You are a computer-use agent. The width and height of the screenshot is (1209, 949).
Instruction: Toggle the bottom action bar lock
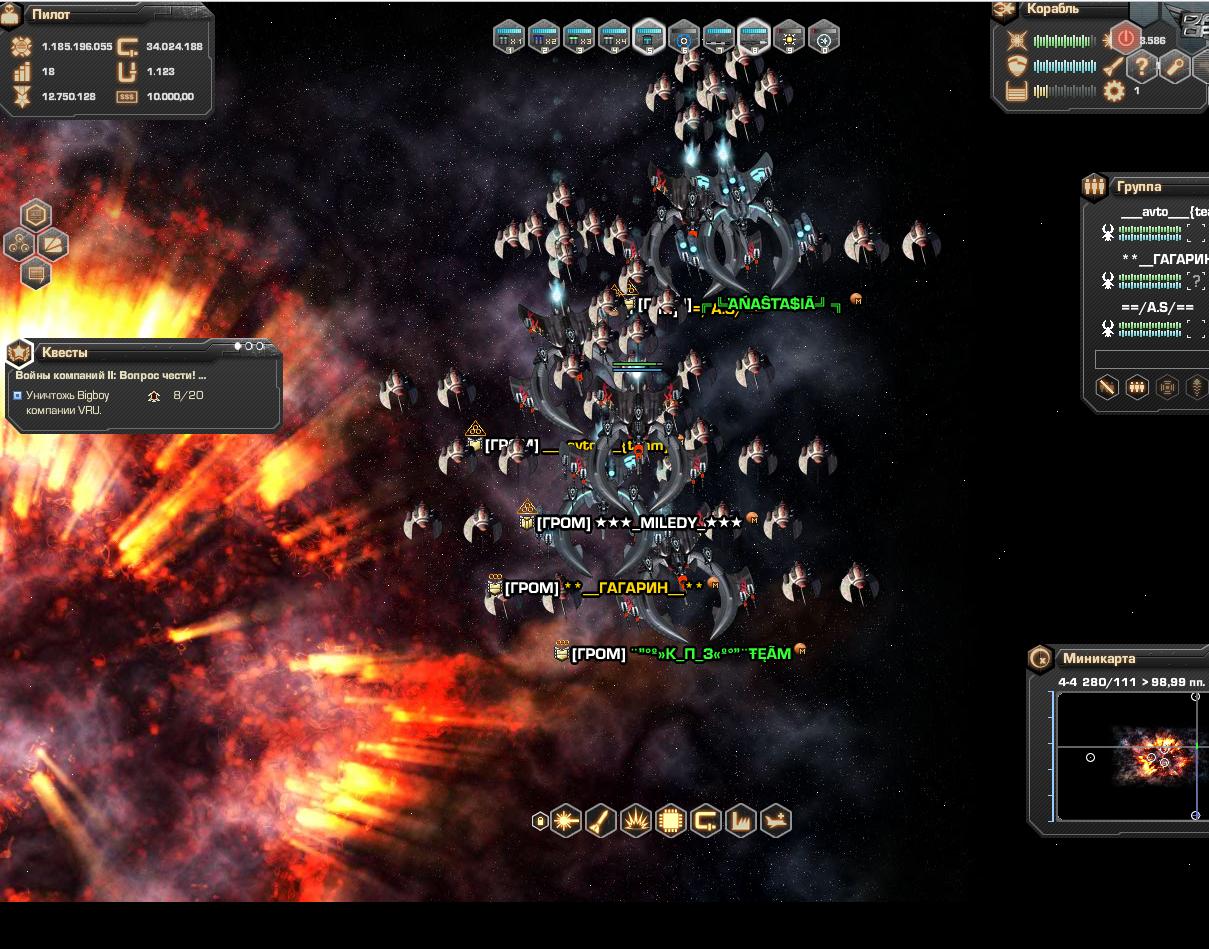point(540,822)
